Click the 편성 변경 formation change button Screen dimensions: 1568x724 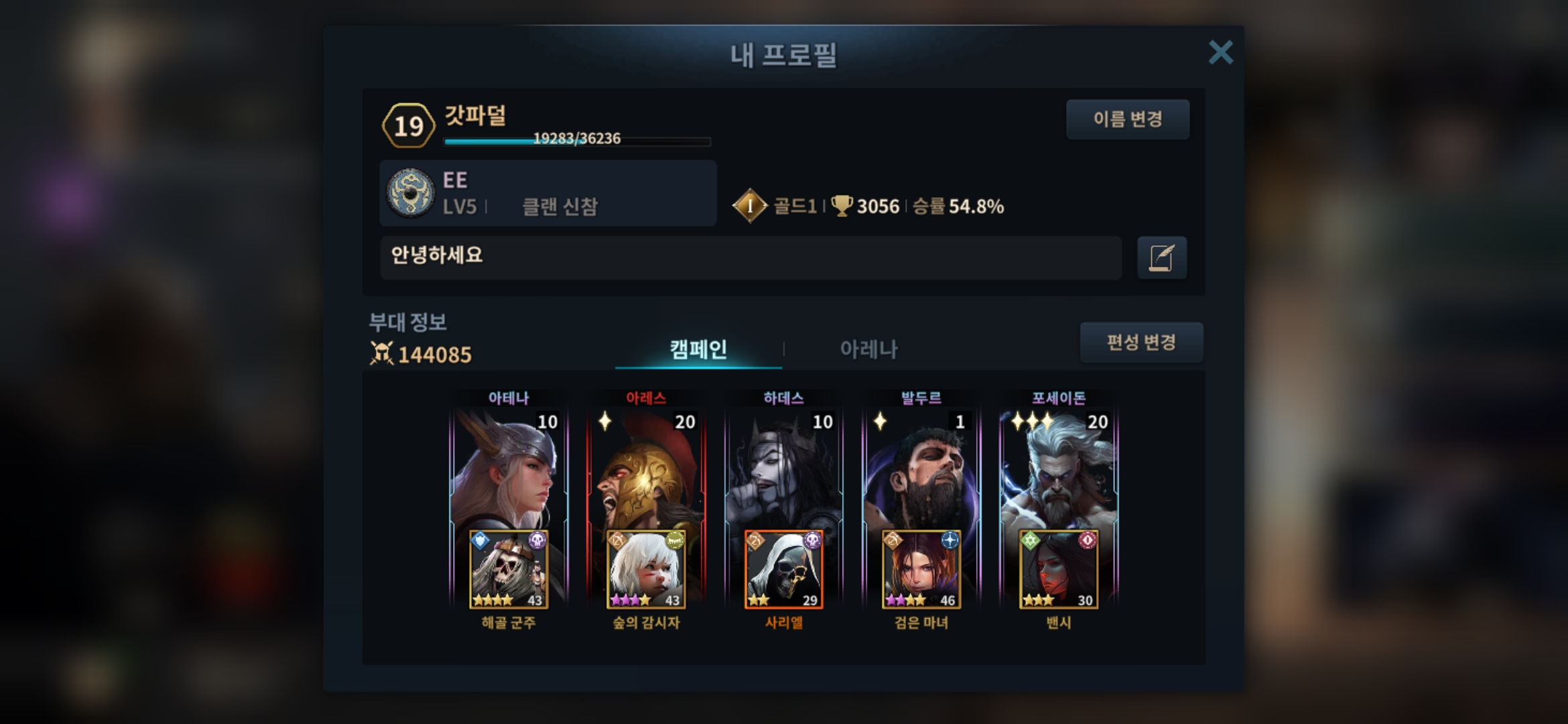coord(1140,343)
